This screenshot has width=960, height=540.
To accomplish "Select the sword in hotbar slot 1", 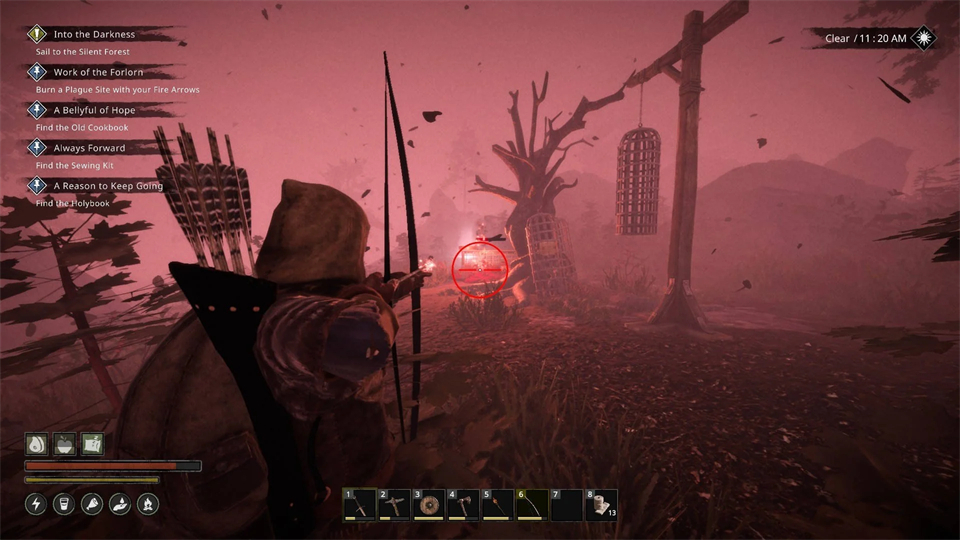I will pos(360,505).
